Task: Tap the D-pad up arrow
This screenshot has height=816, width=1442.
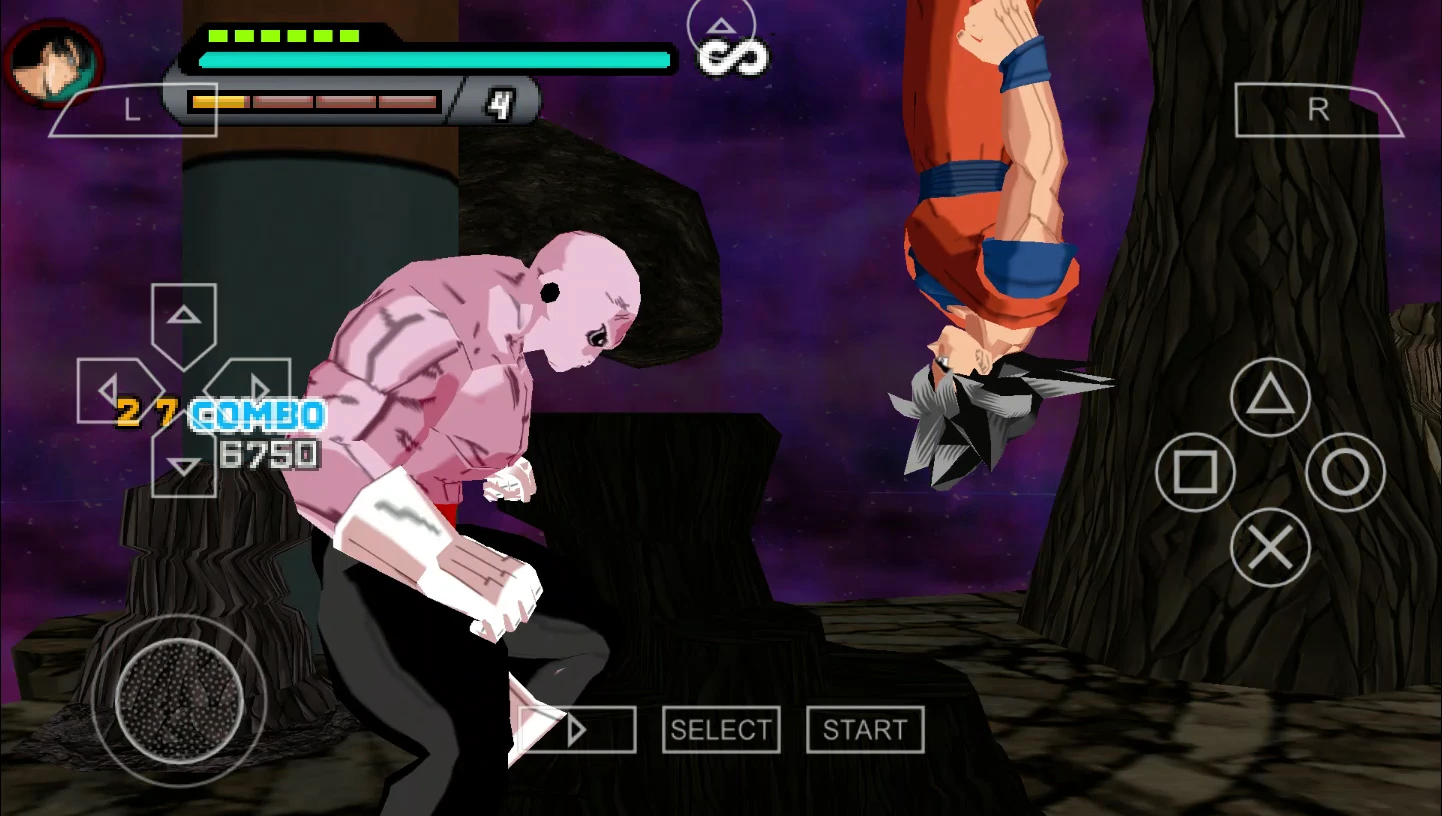Action: click(x=184, y=318)
